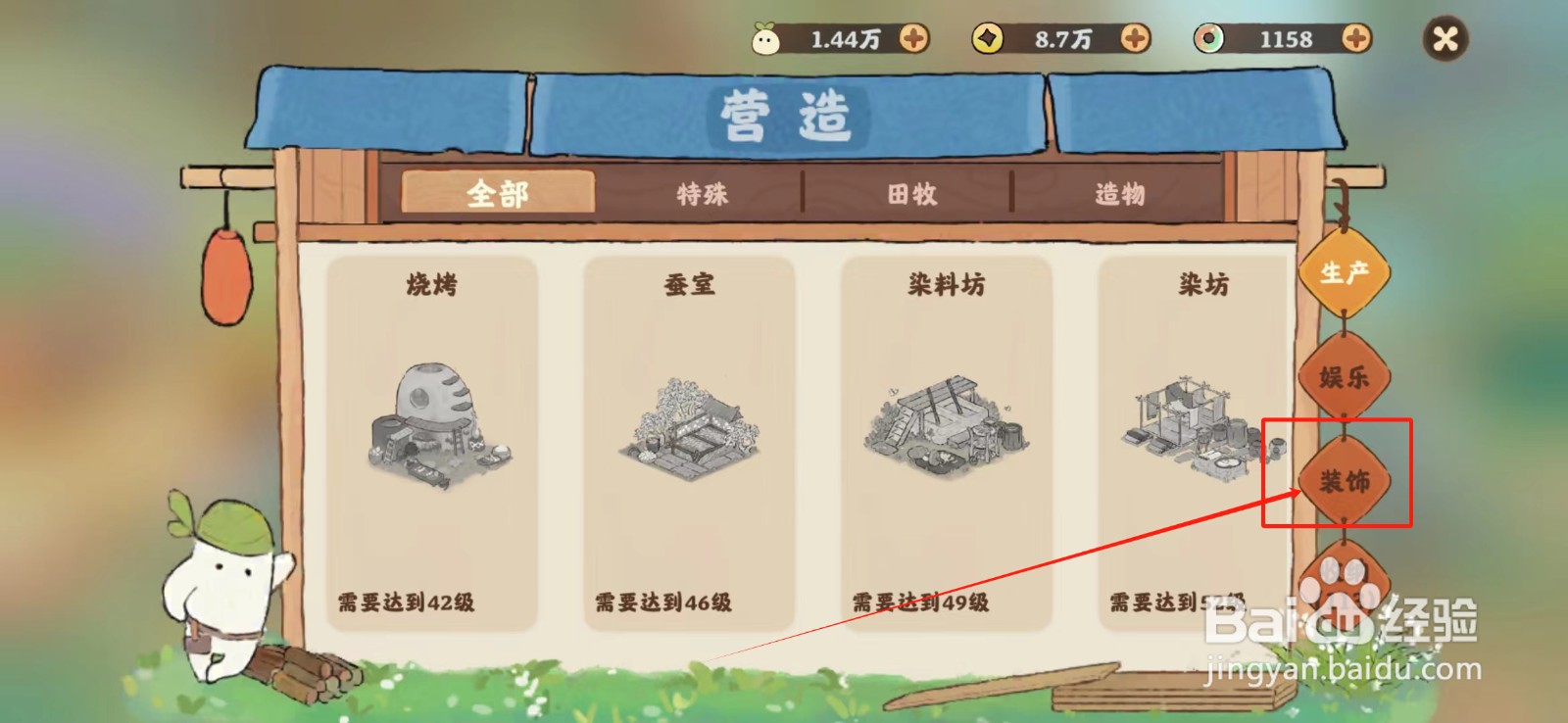Click plus beside the 8.7万 gold counter
Image resolution: width=1568 pixels, height=723 pixels.
tap(1135, 39)
